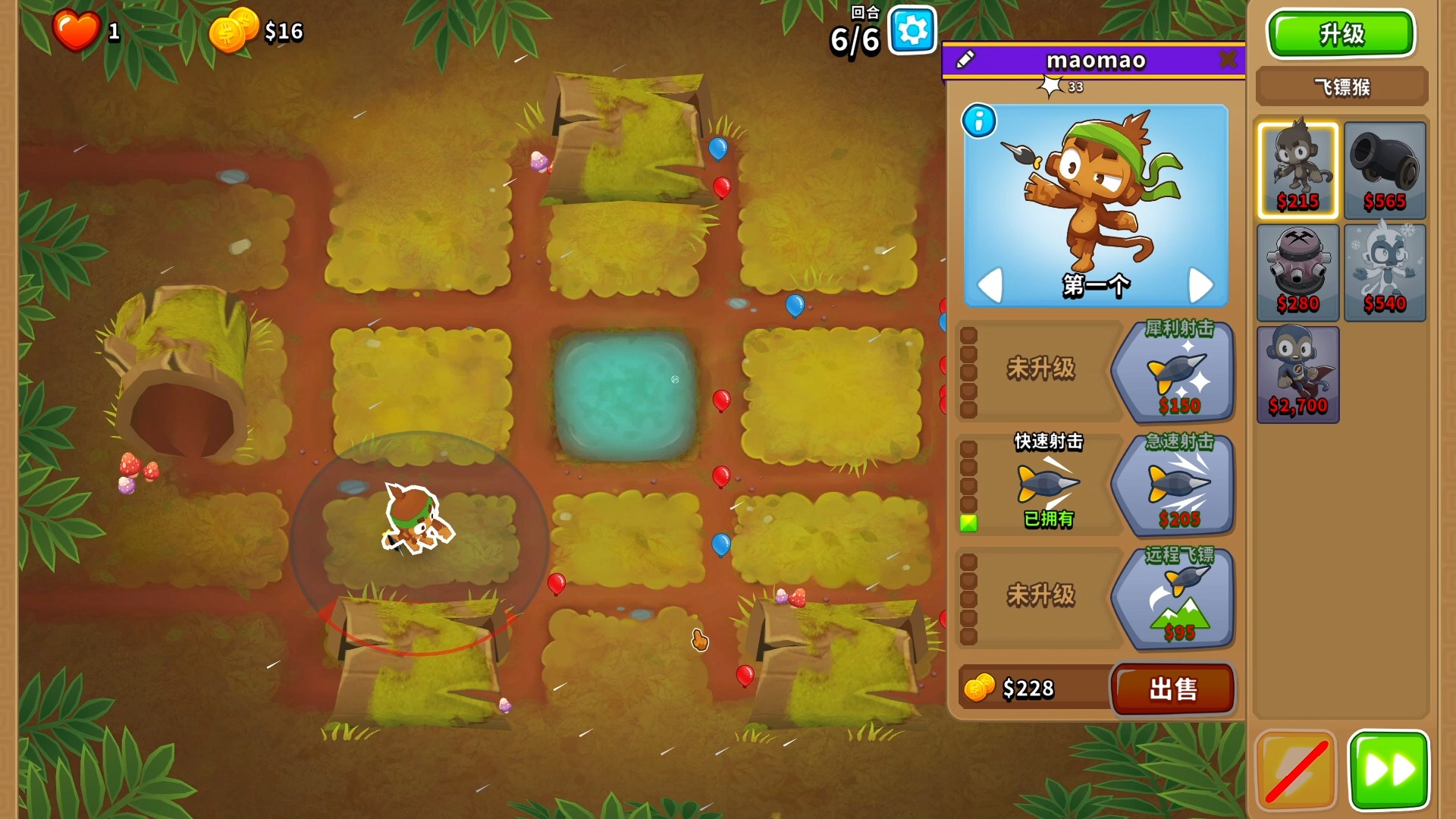Sell the tower with 出售 button
The width and height of the screenshot is (1456, 819).
click(1172, 689)
